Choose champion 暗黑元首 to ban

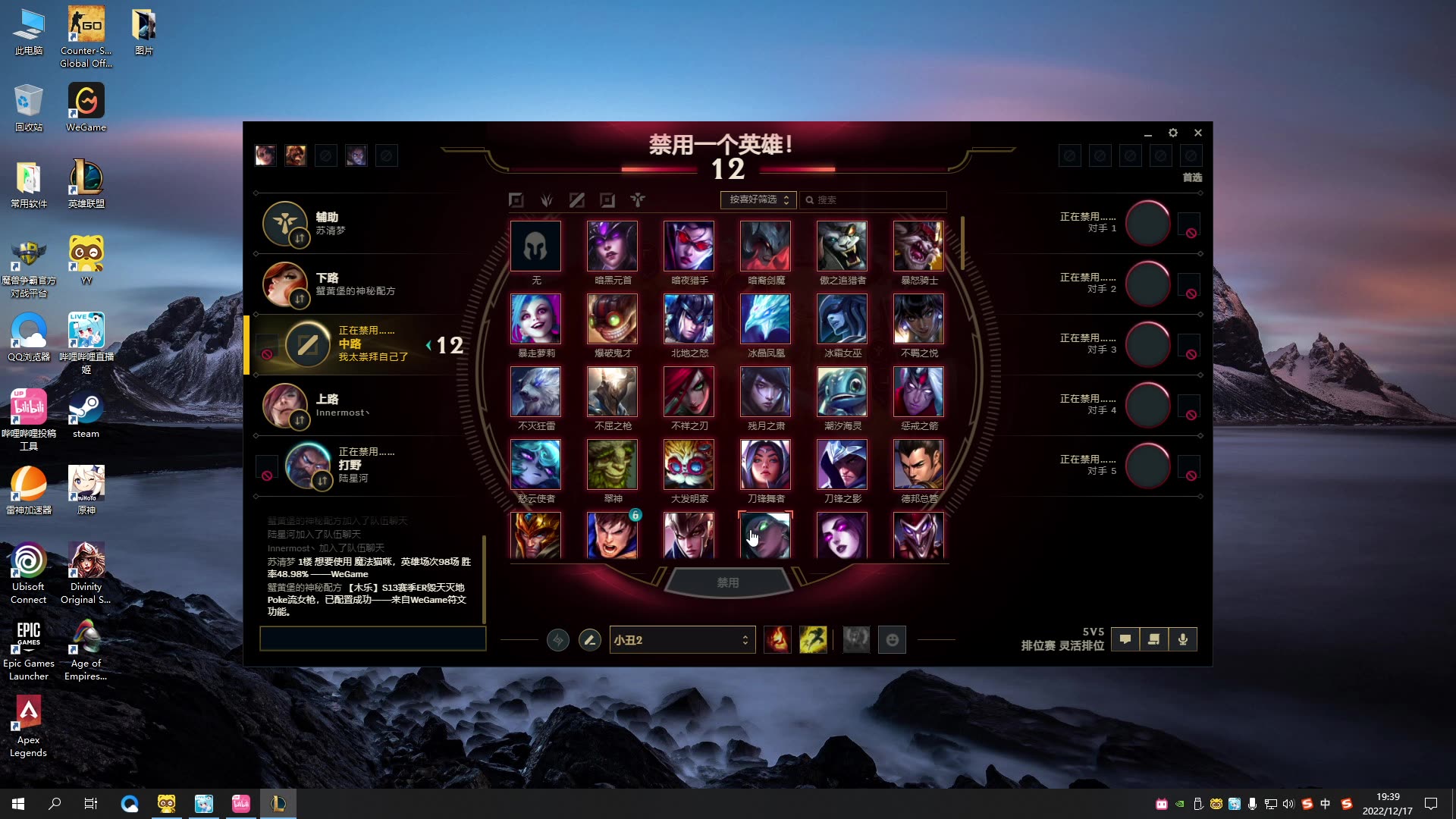click(x=612, y=246)
